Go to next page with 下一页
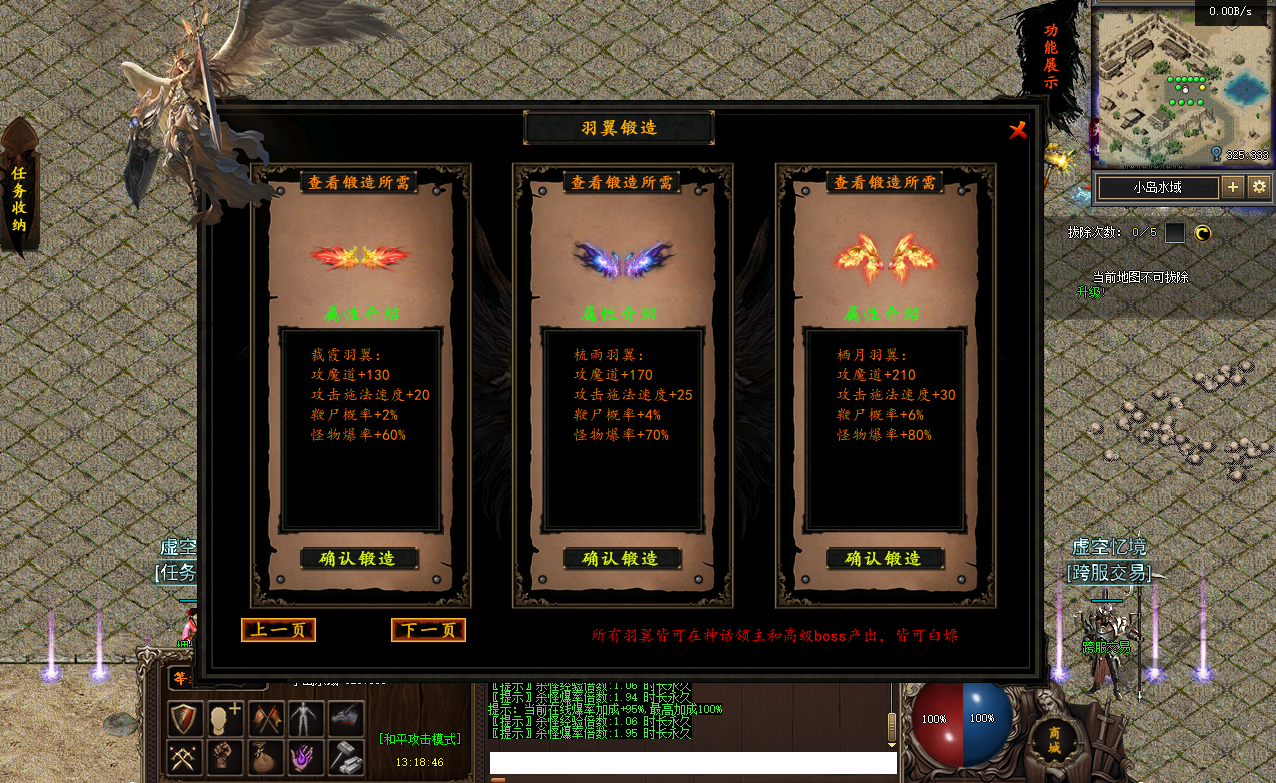The height and width of the screenshot is (783, 1276). click(x=428, y=630)
